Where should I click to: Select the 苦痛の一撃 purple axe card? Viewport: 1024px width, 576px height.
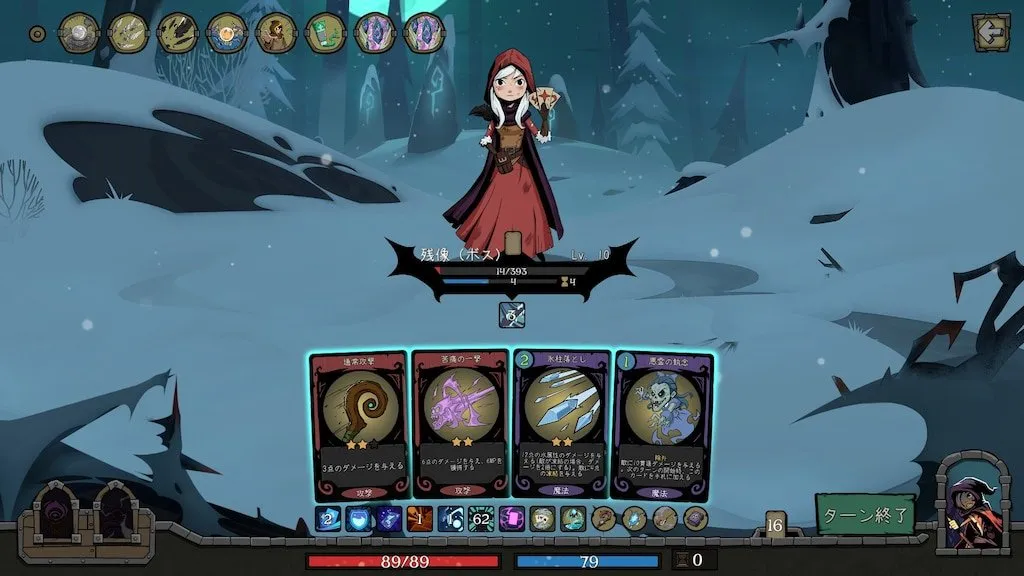click(x=460, y=424)
